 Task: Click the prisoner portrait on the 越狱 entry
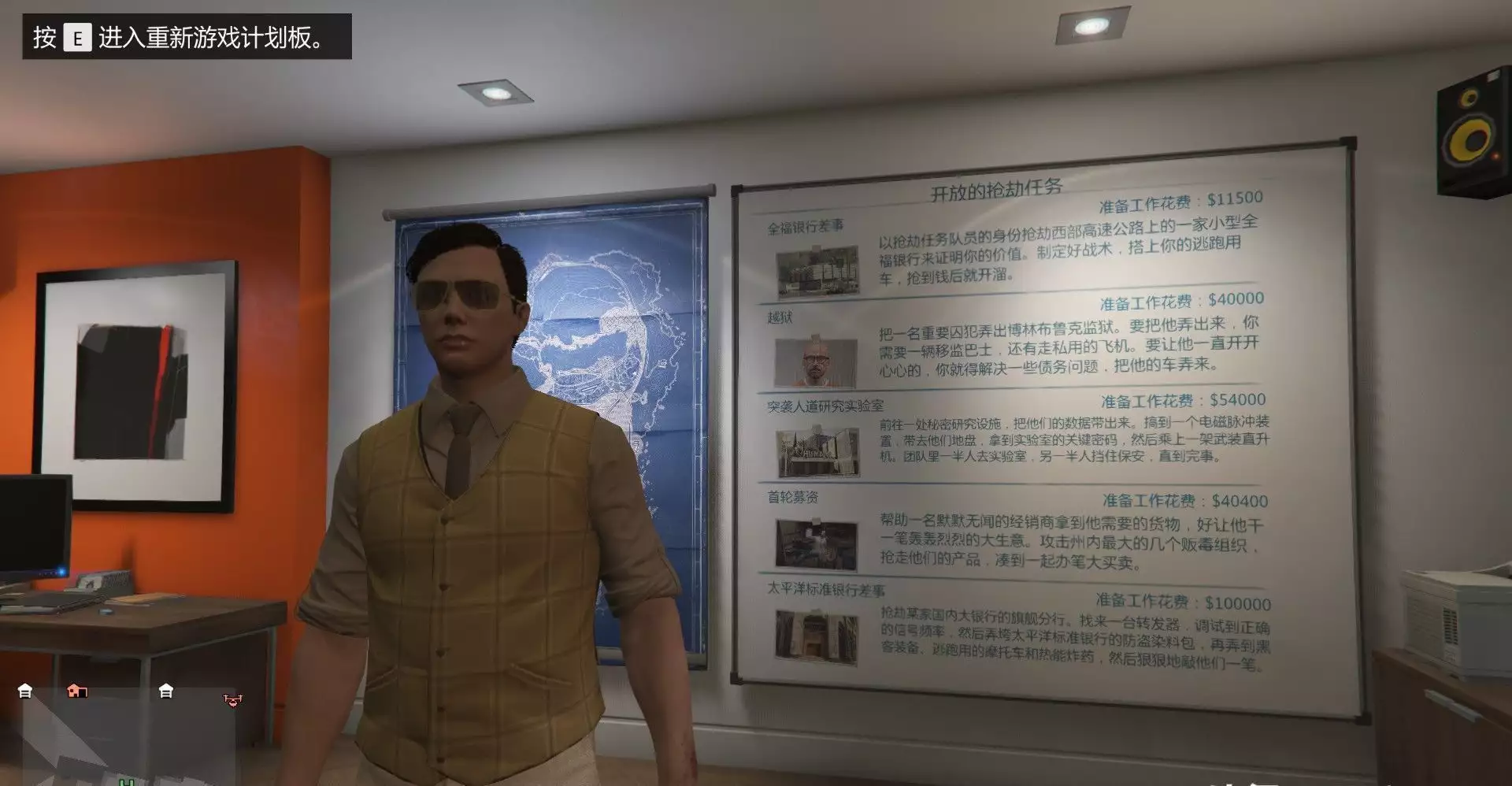(x=817, y=361)
